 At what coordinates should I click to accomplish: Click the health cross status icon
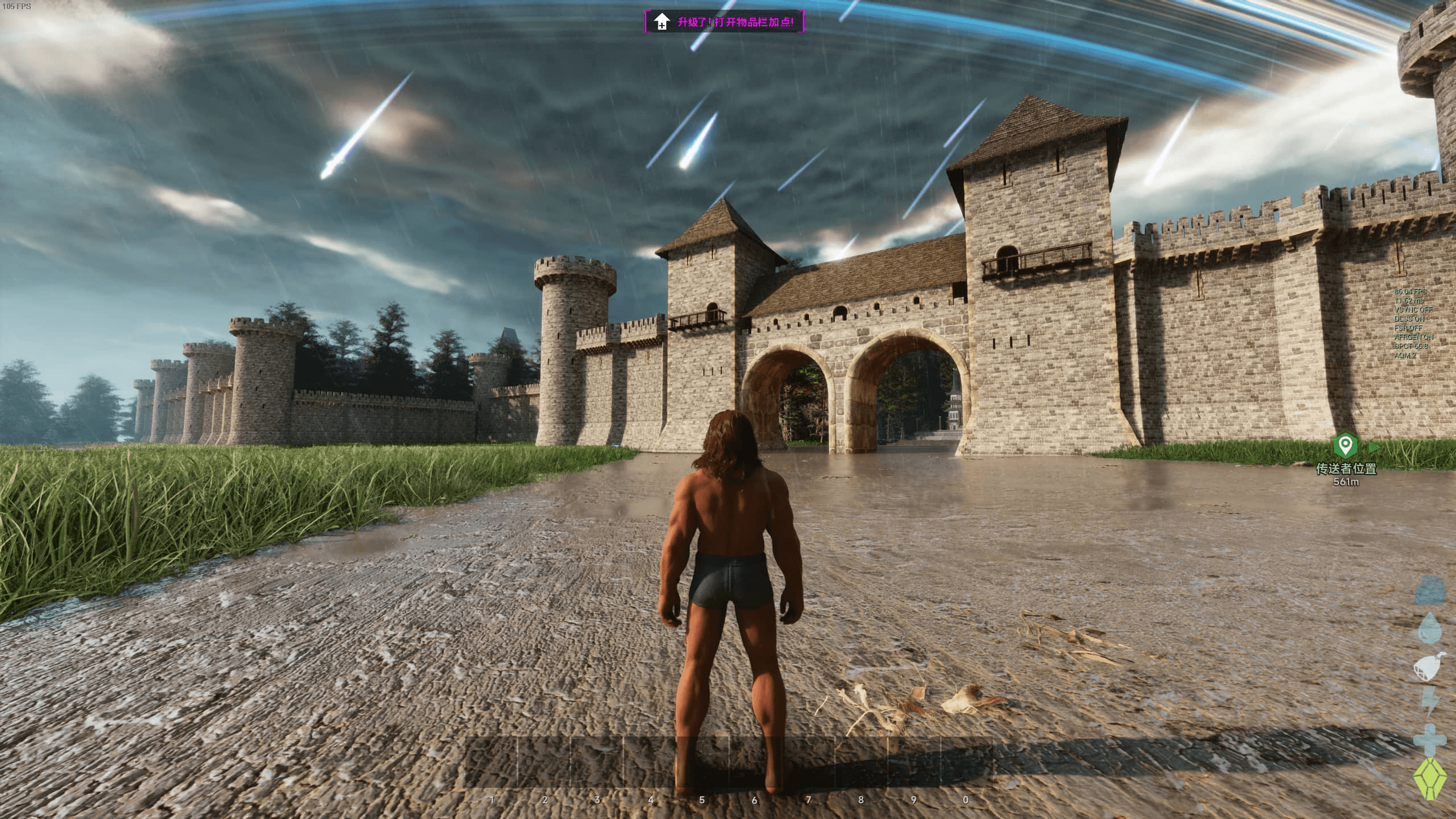pos(1429,740)
